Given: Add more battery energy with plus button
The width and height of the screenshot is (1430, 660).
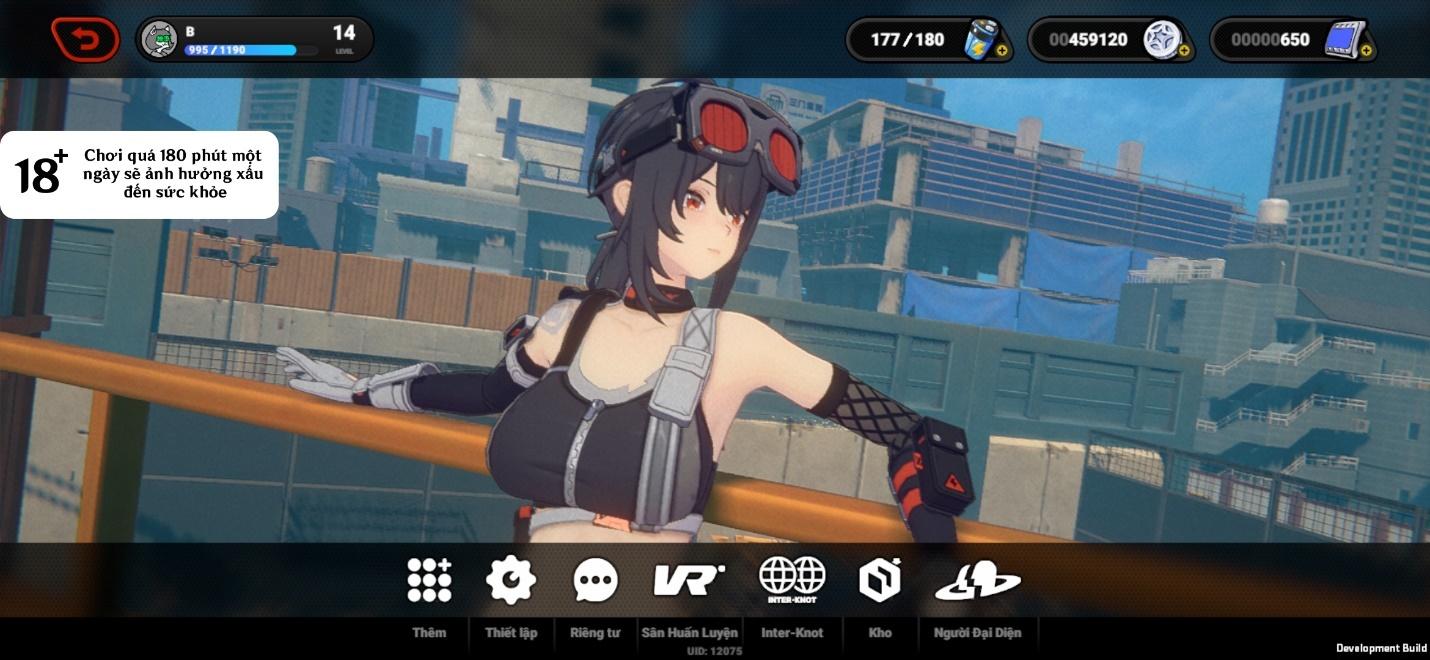Looking at the screenshot, I should click(x=1002, y=51).
